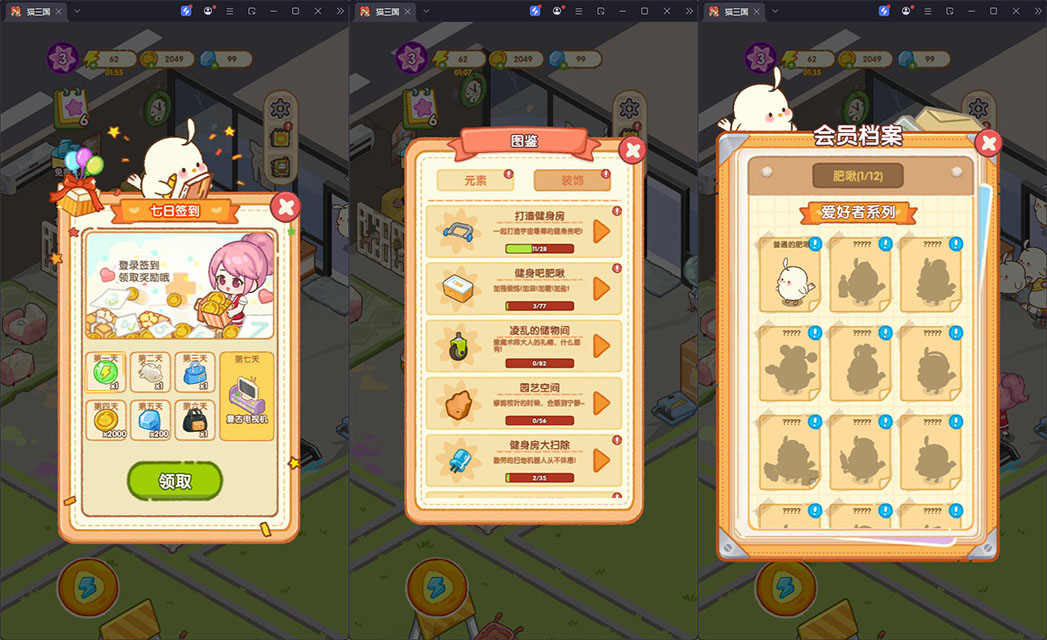Open the 健身吧肥啾 entry arrow

click(x=601, y=288)
